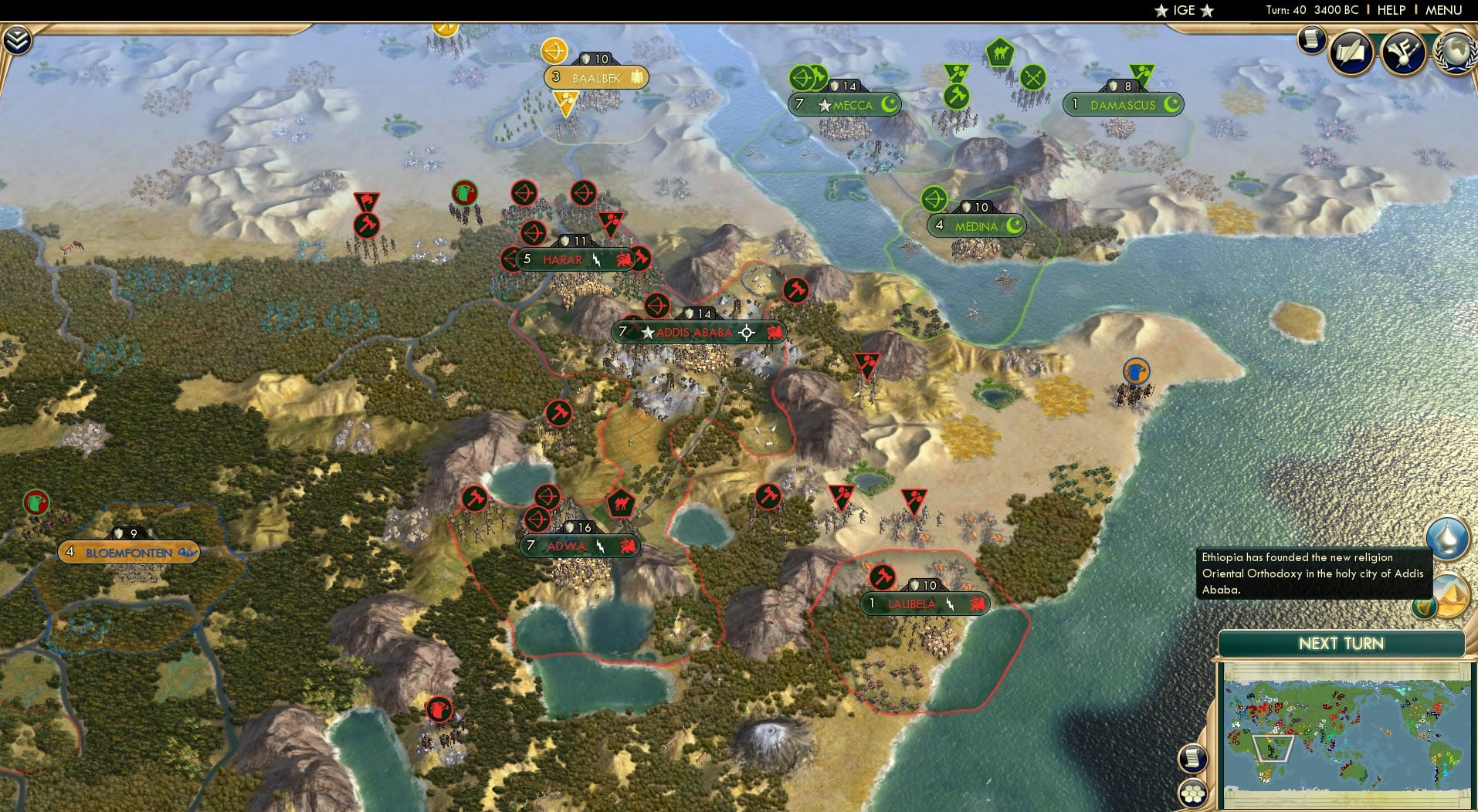The image size is (1478, 812).
Task: Click Adwa's ranged strike lightning icon
Action: pos(602,546)
